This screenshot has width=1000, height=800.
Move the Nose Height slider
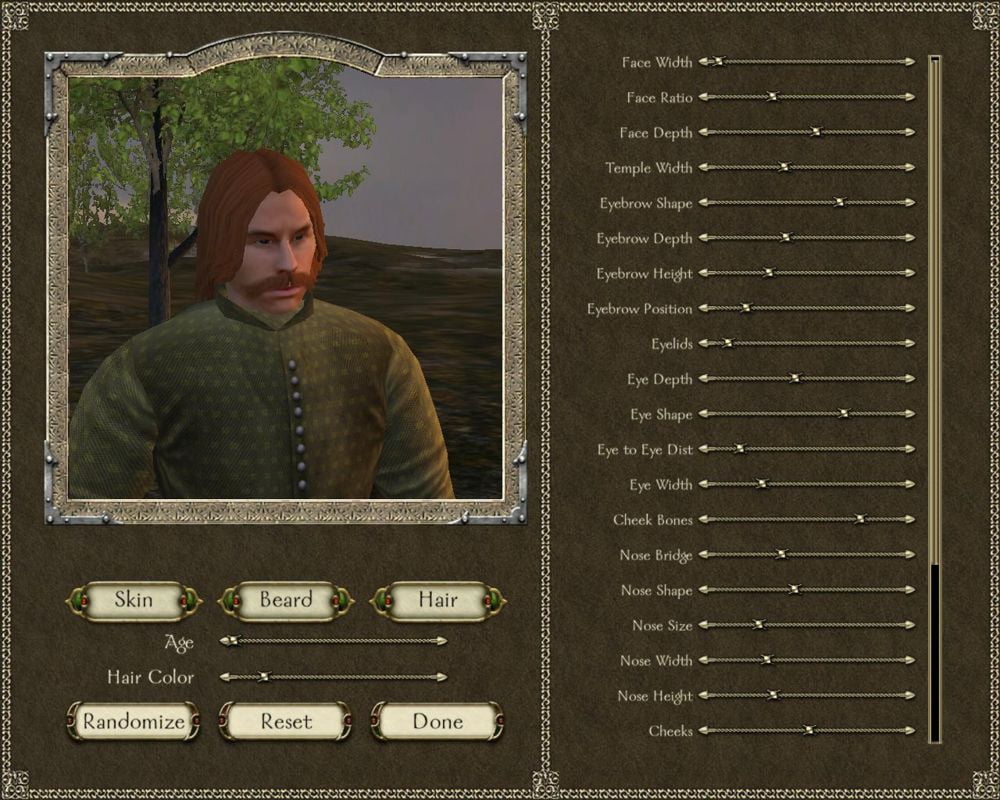tap(771, 696)
